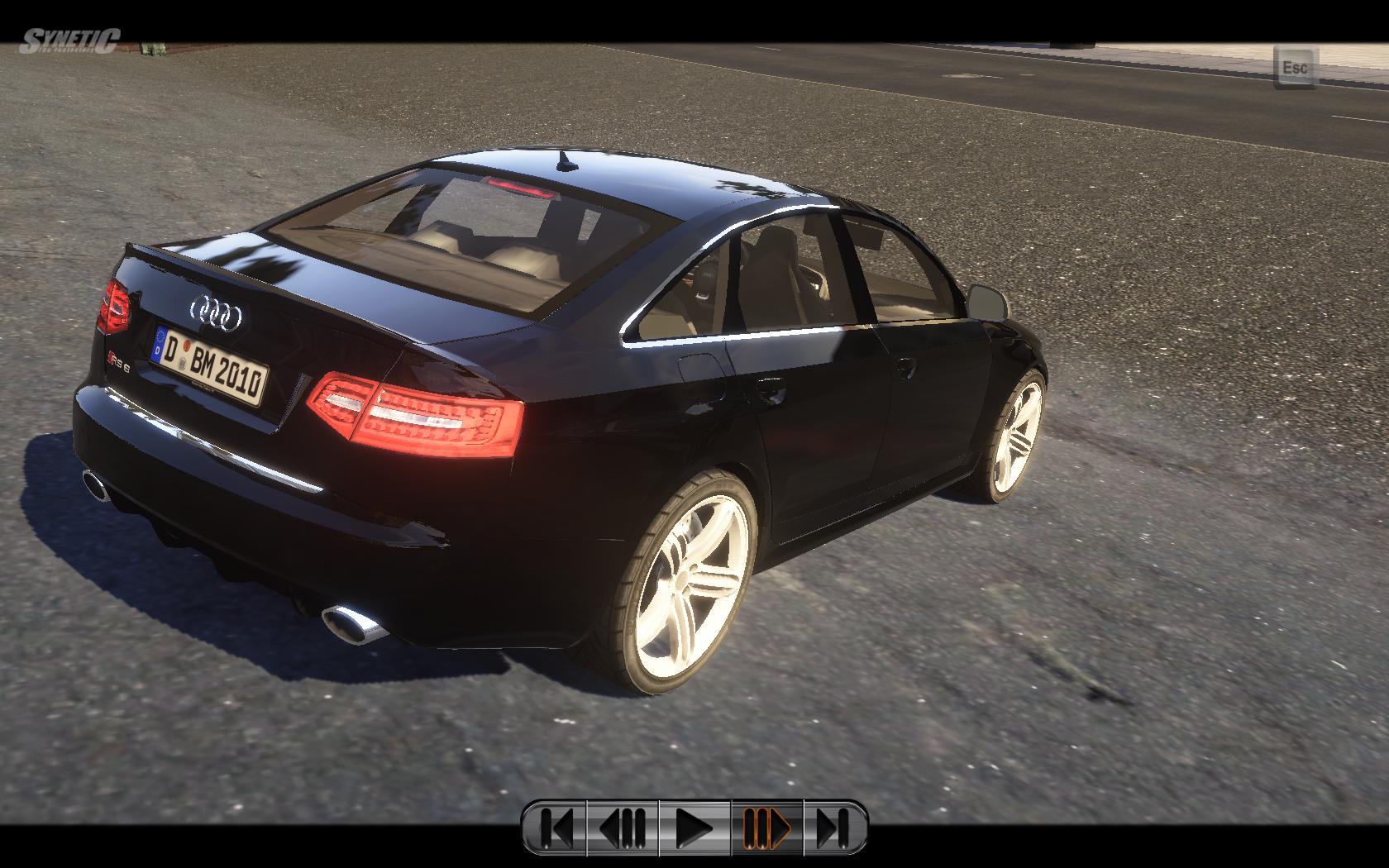Start normal replay playback

pos(694,826)
